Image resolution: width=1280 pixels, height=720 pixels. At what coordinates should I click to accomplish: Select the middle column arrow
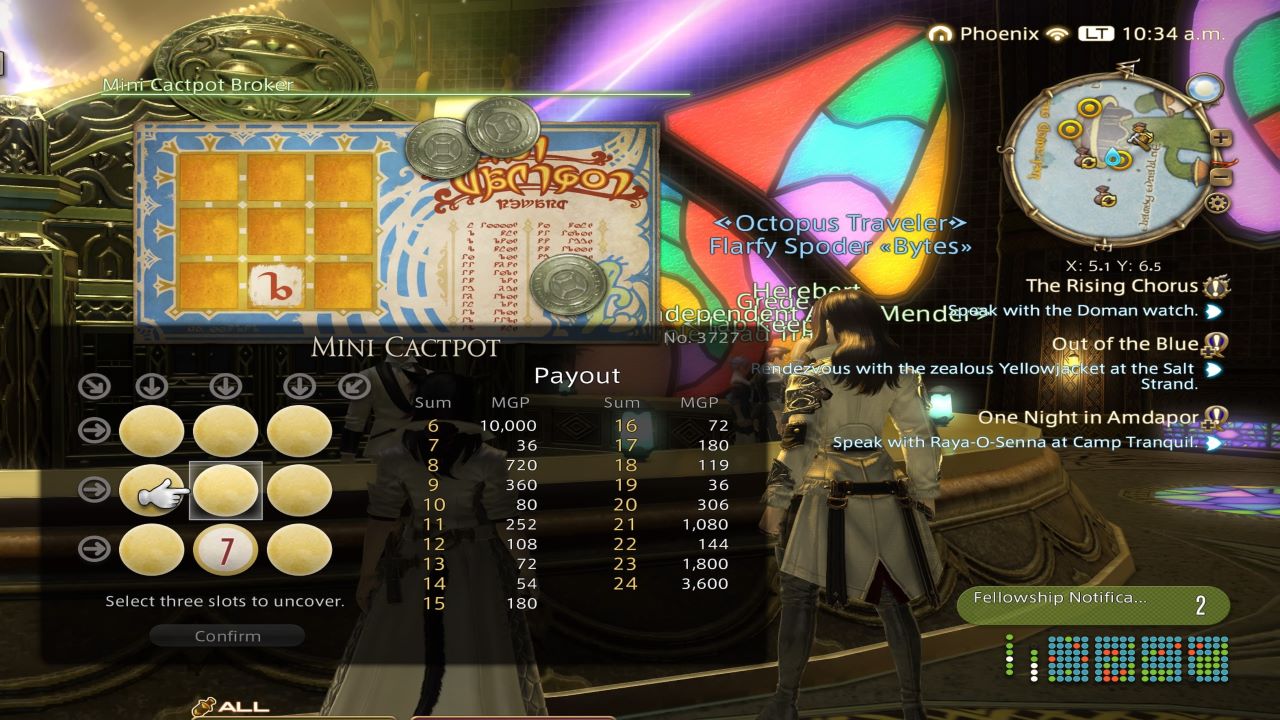click(x=225, y=385)
